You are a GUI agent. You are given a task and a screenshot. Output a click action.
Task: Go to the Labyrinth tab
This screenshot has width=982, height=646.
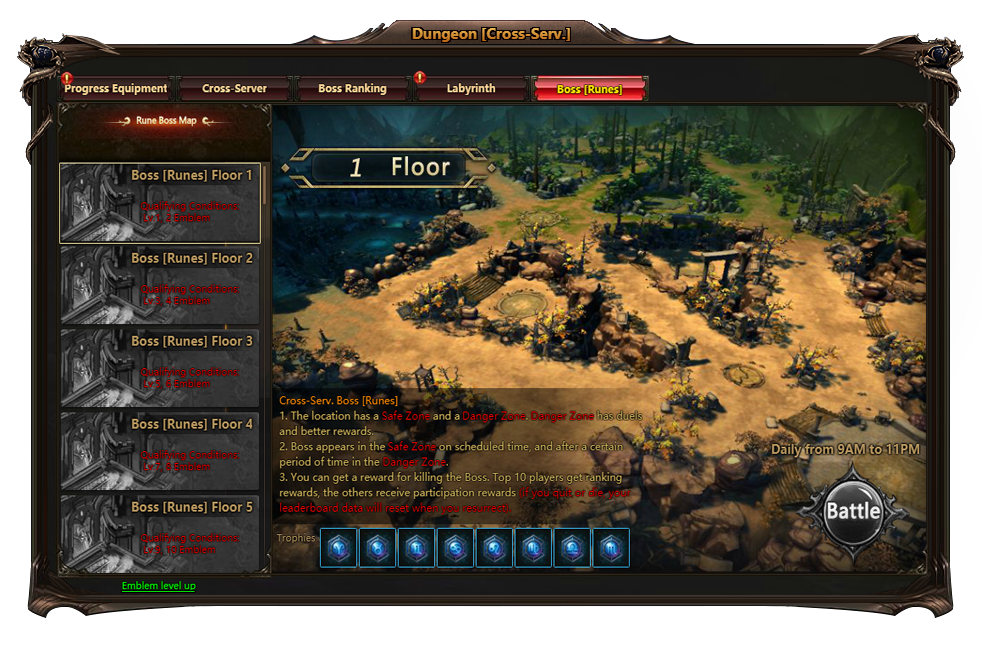point(471,89)
